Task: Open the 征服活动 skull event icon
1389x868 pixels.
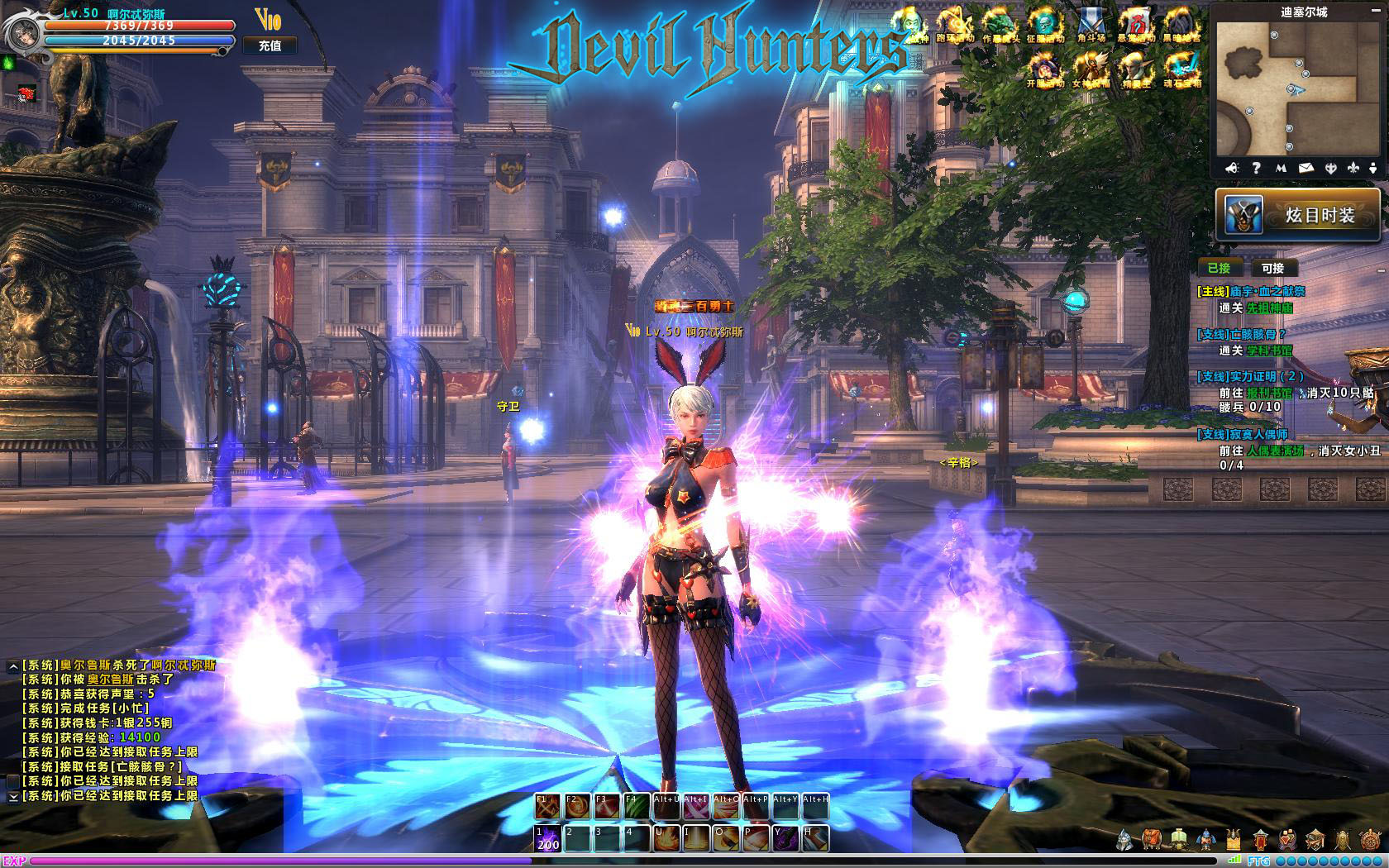Action: pyautogui.click(x=1044, y=25)
